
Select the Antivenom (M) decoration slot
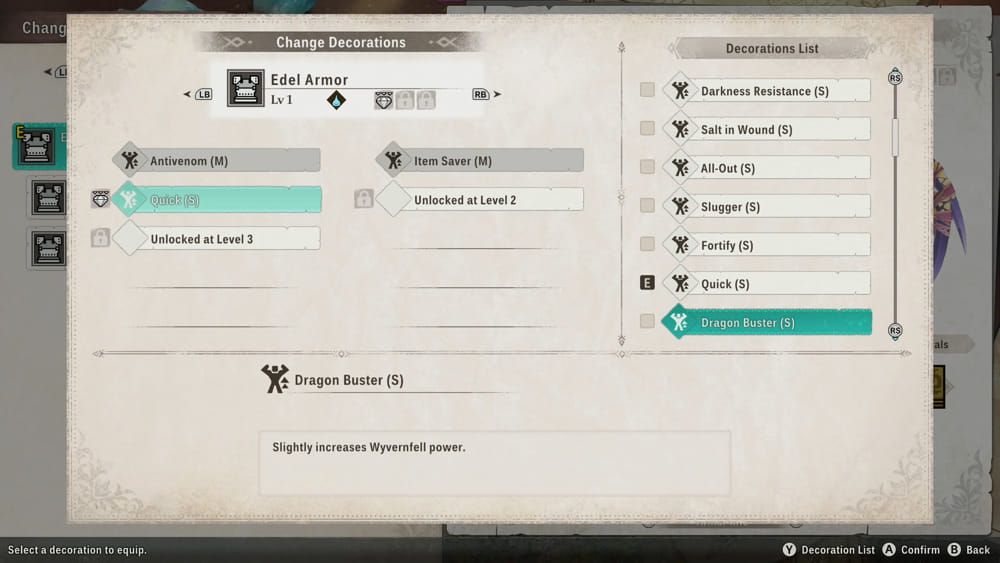pos(218,161)
